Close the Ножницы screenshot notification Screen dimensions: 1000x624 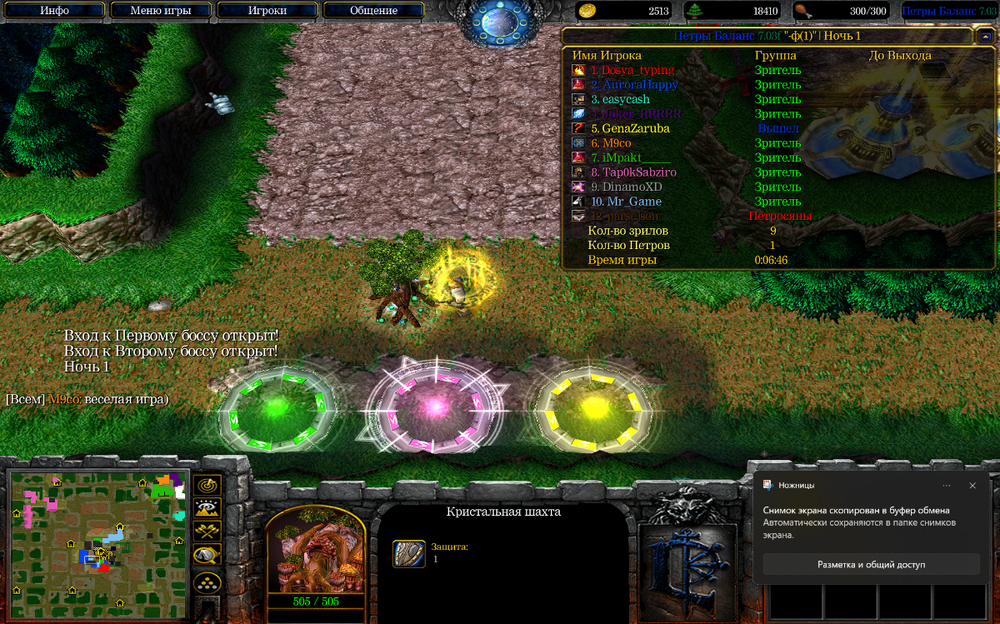click(x=972, y=486)
